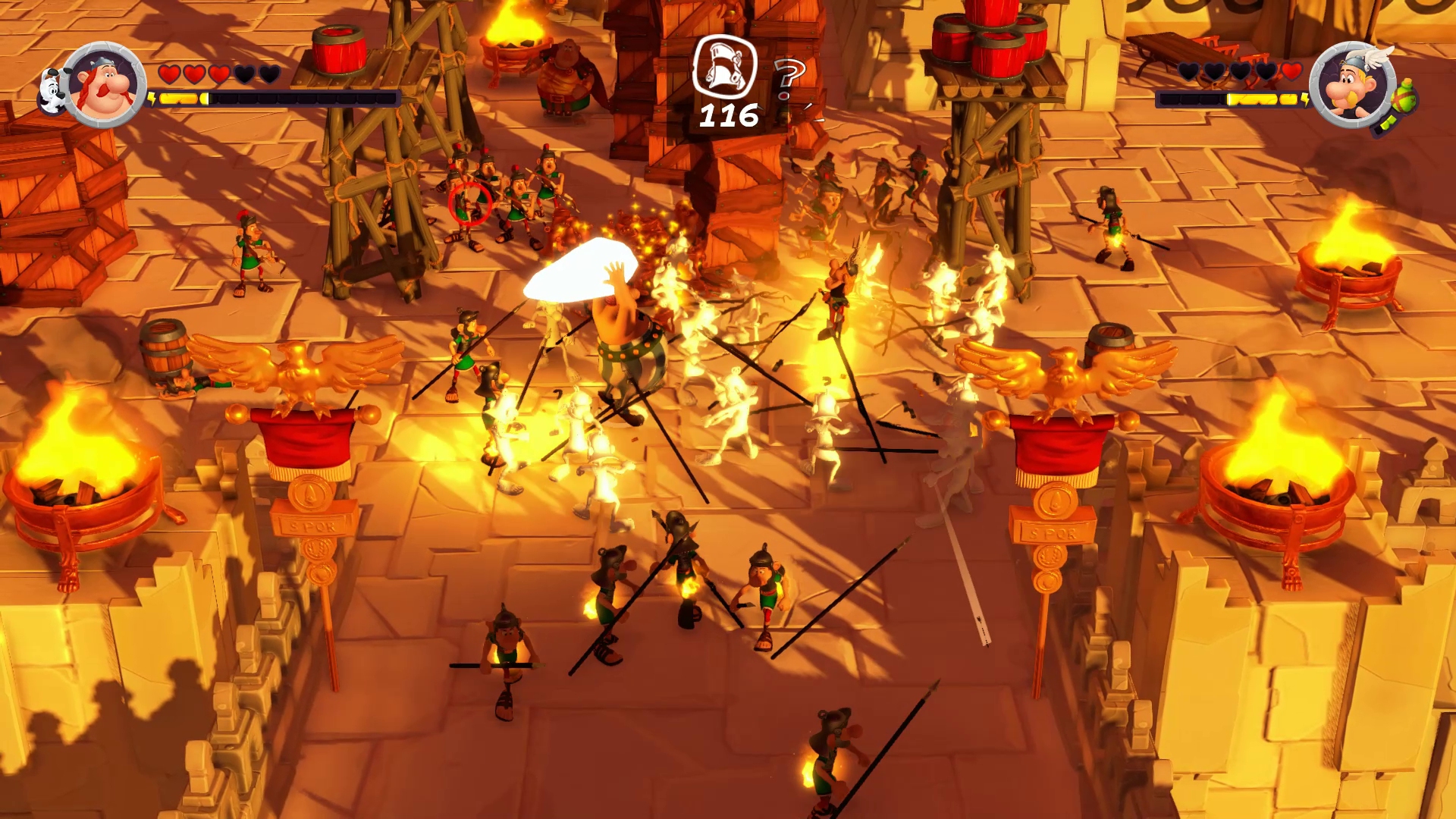Select the Dogmatix companion icon
1456x819 pixels.
tap(52, 91)
